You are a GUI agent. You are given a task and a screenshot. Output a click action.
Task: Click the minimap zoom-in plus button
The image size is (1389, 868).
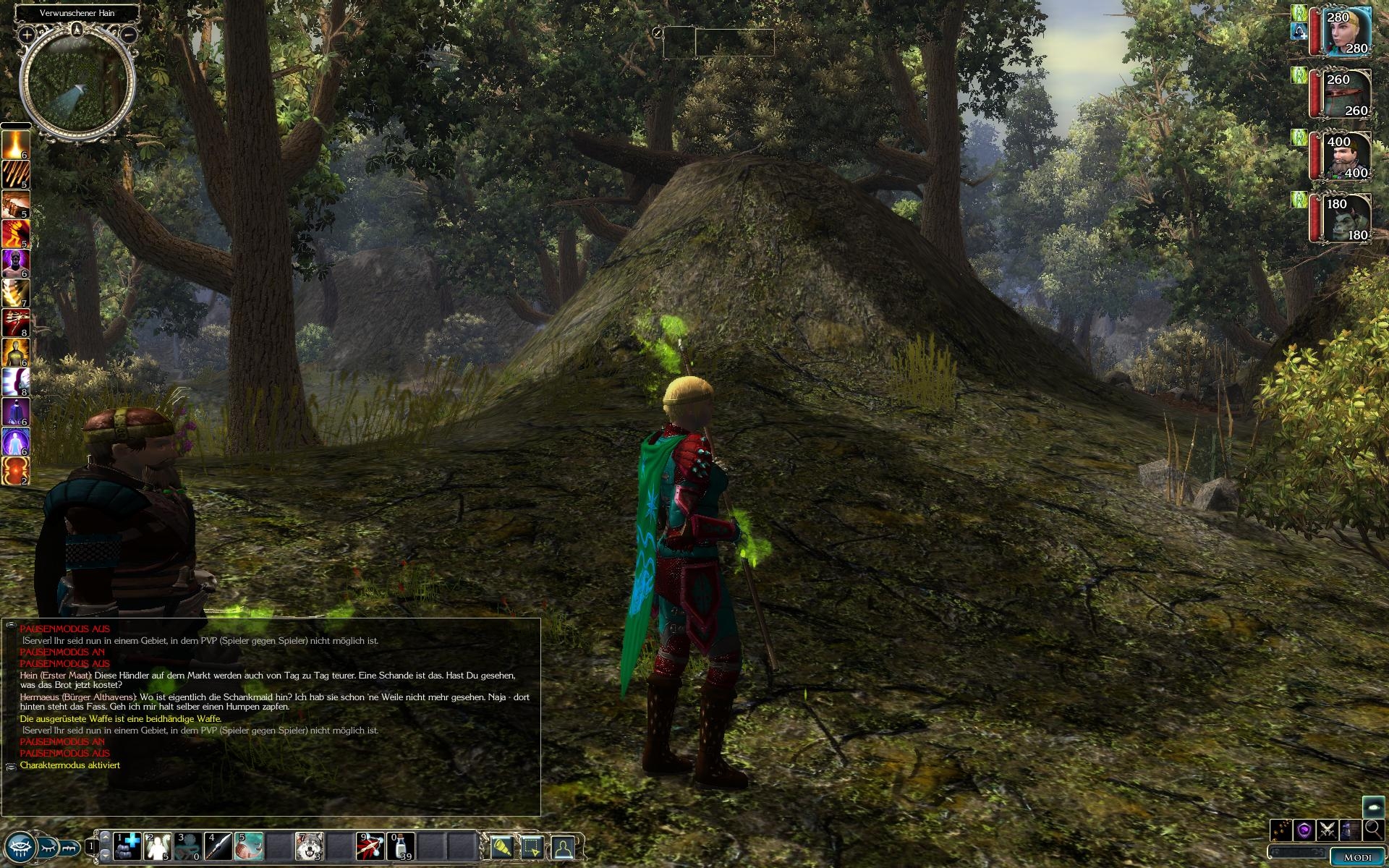tap(27, 35)
